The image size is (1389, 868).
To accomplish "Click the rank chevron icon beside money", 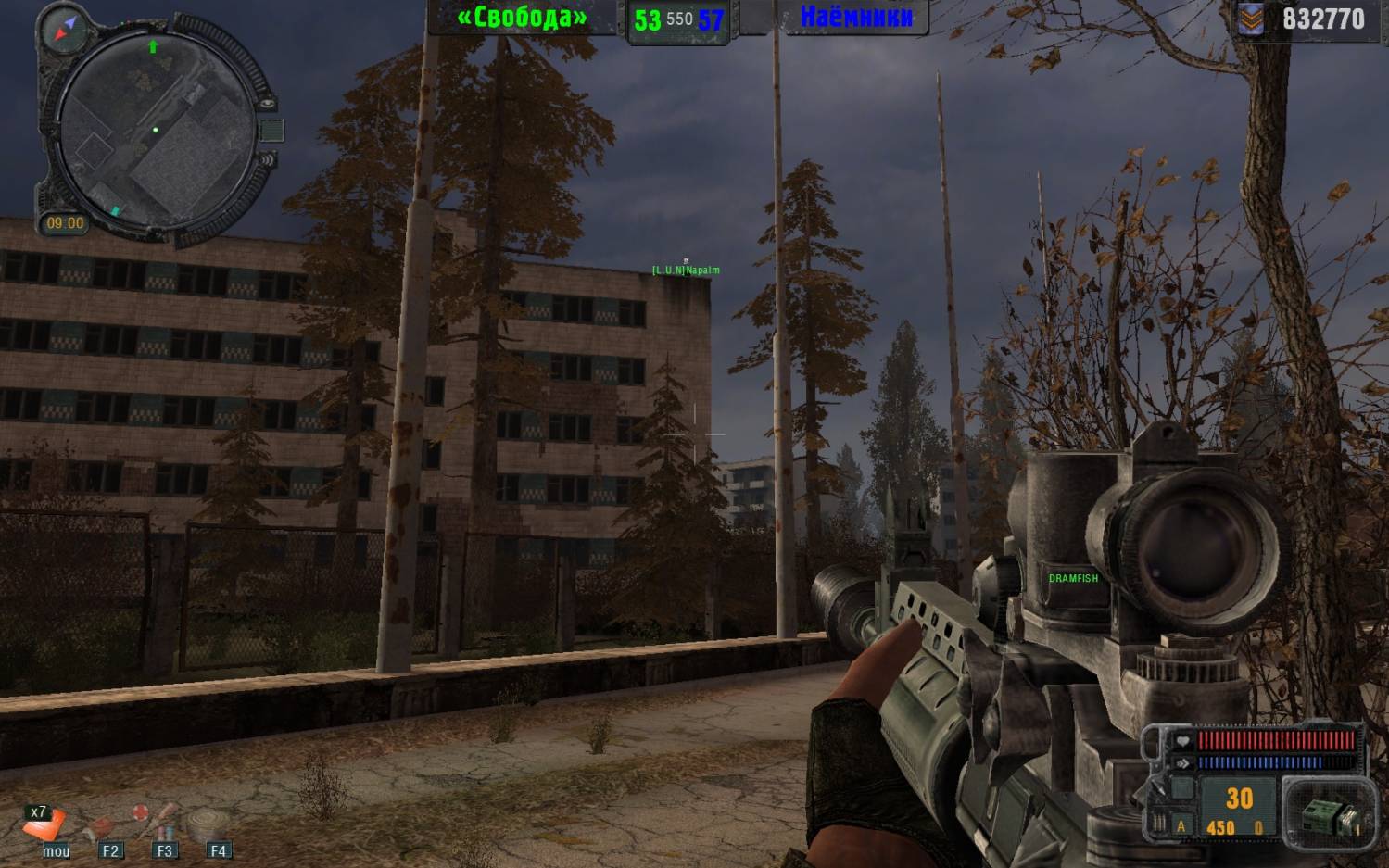I will [1251, 19].
